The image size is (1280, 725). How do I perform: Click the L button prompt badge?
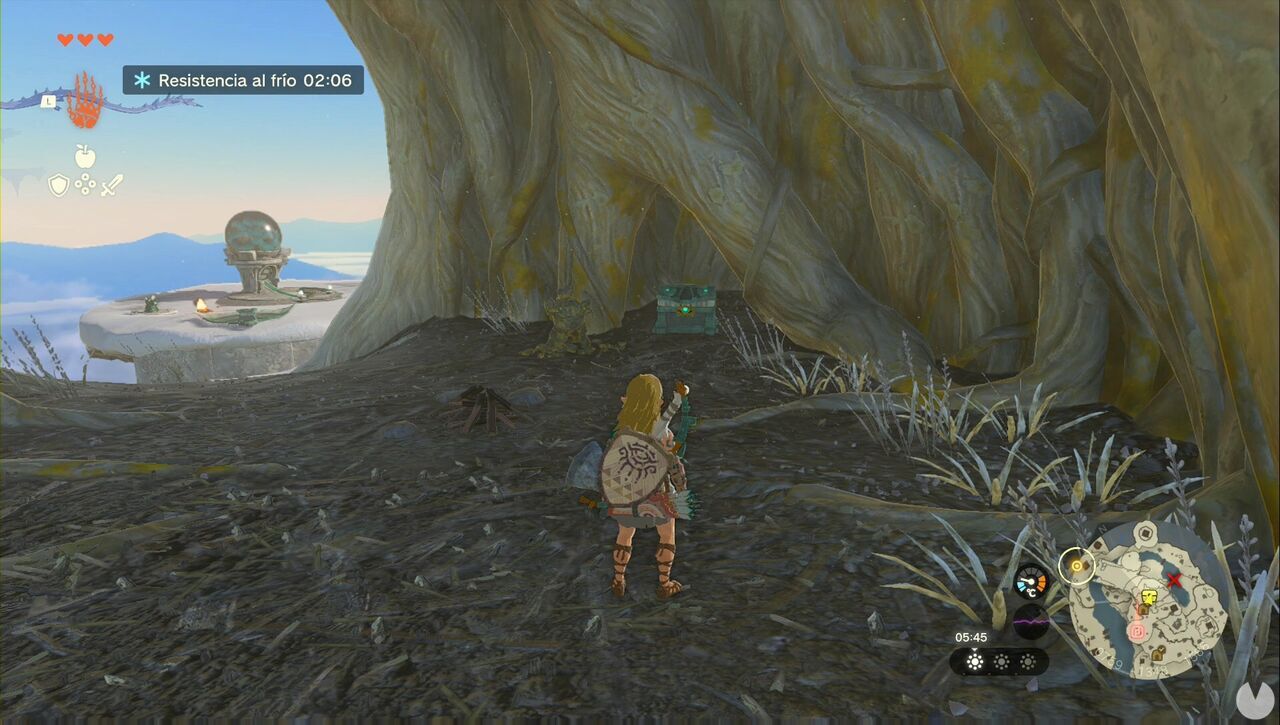[x=48, y=102]
